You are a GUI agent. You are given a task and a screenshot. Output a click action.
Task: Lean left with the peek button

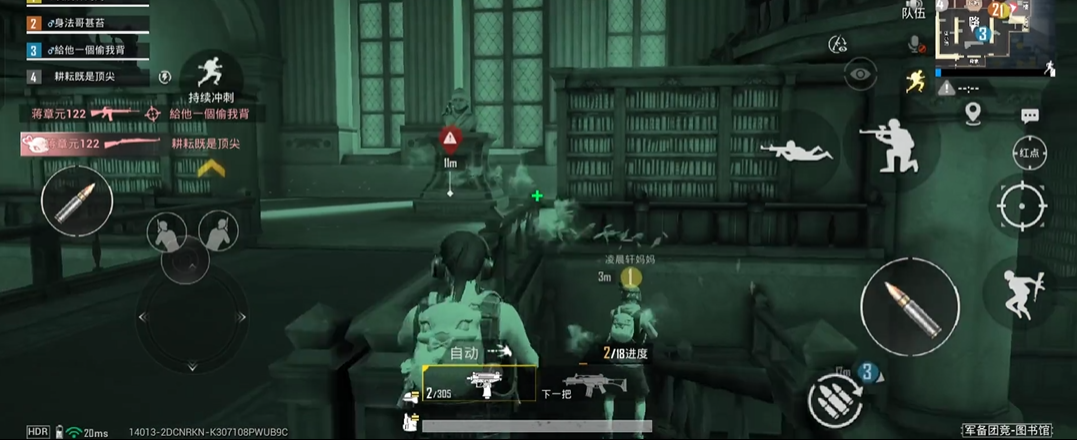click(x=166, y=233)
